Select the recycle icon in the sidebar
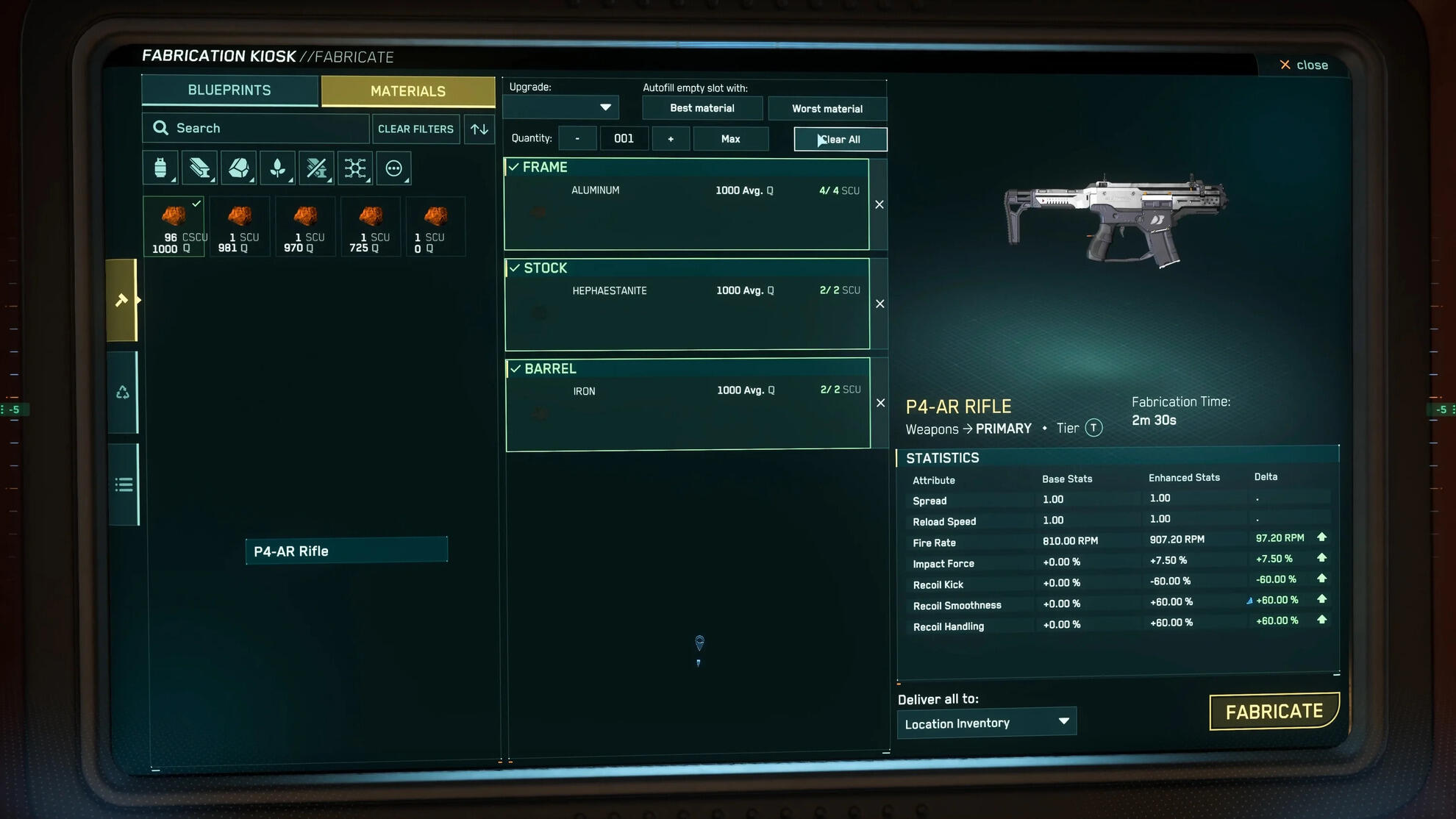 point(123,392)
